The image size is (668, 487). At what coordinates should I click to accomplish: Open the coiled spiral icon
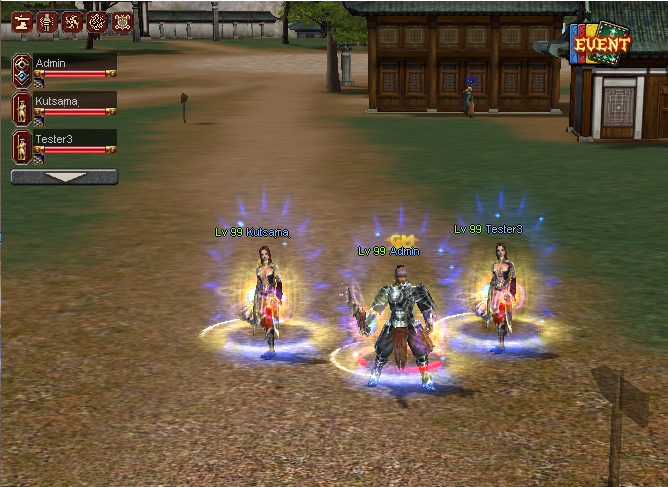[96, 21]
